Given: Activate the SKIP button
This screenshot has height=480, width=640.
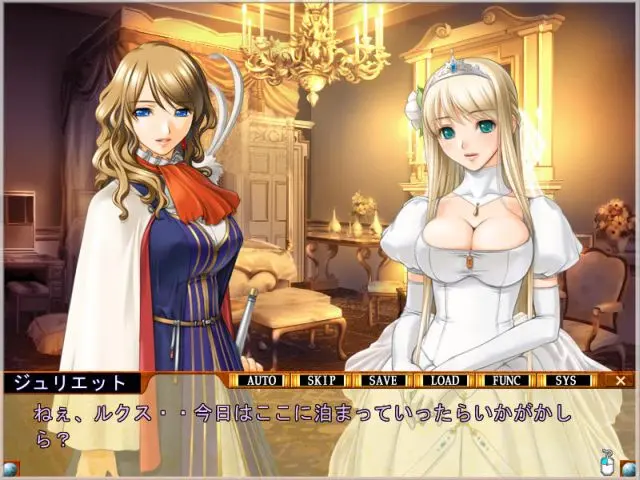Looking at the screenshot, I should (323, 381).
